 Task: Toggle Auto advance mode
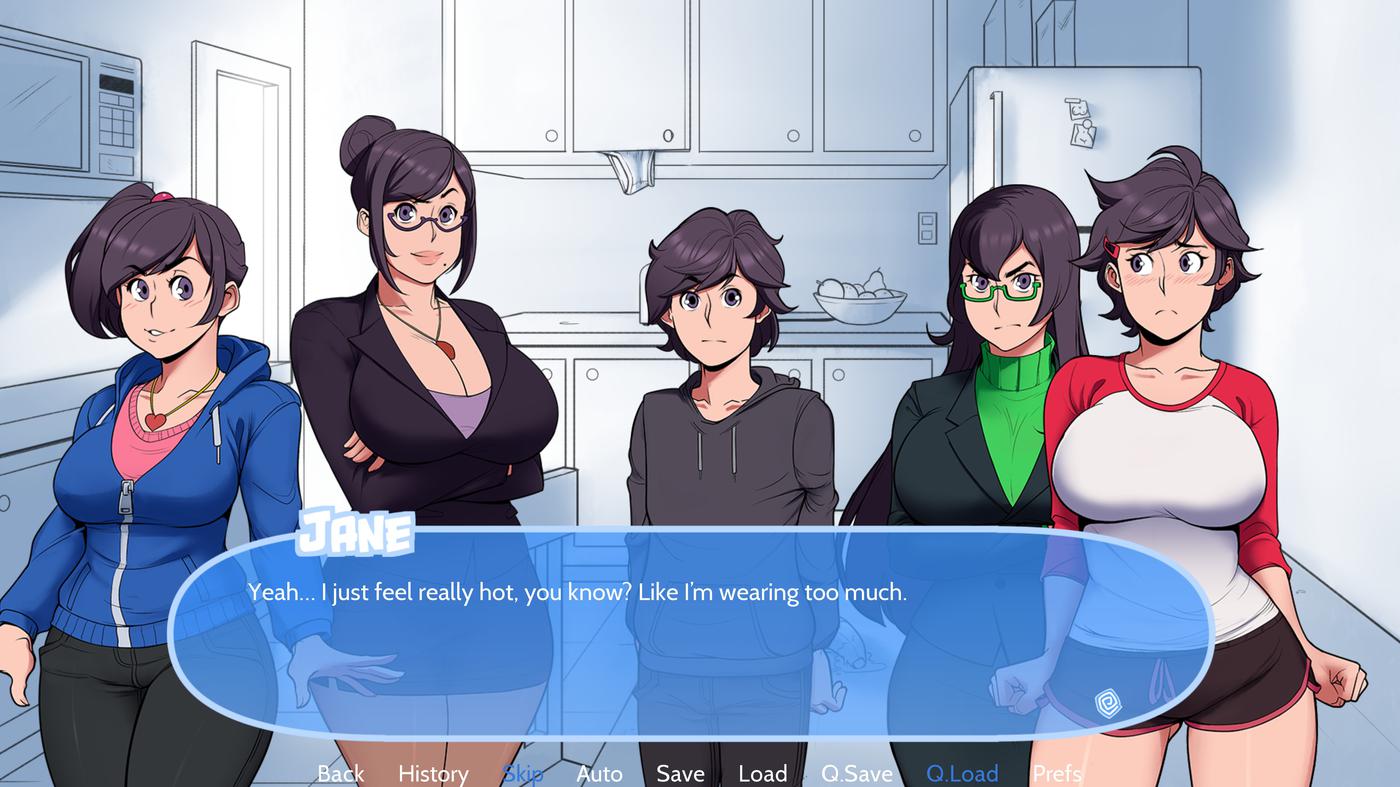click(599, 773)
